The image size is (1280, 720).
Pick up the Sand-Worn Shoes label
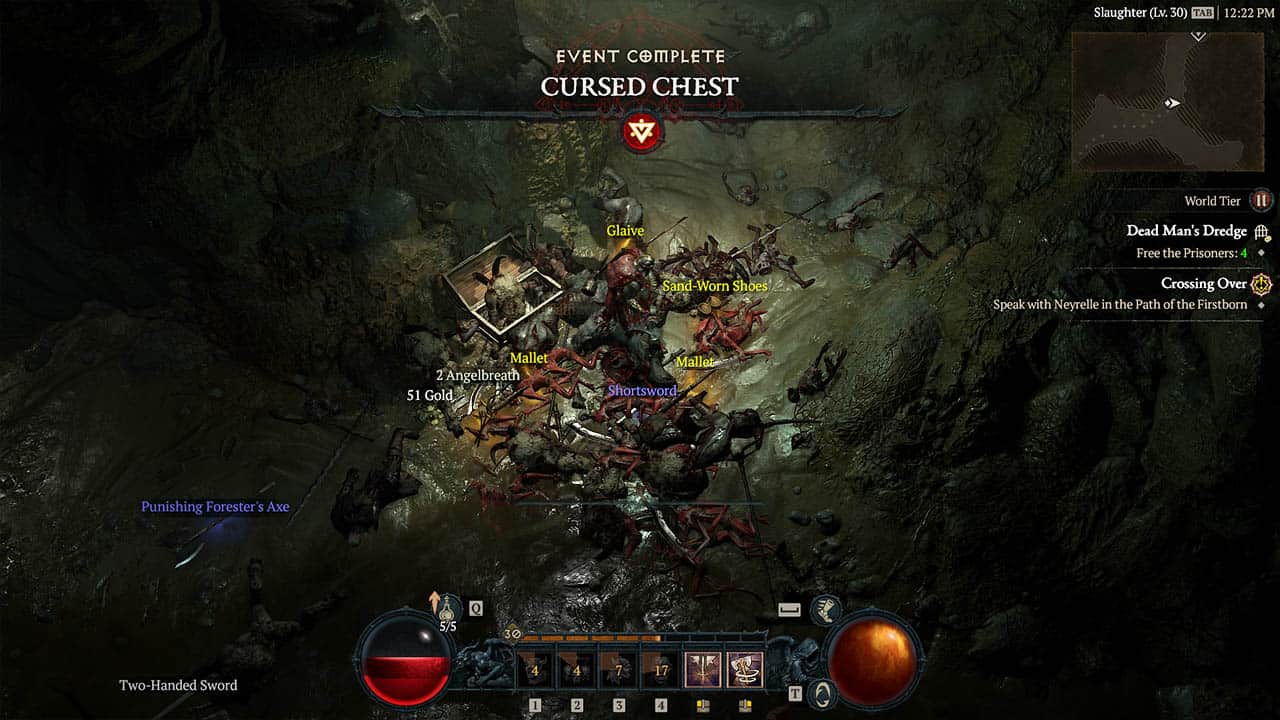pyautogui.click(x=715, y=286)
